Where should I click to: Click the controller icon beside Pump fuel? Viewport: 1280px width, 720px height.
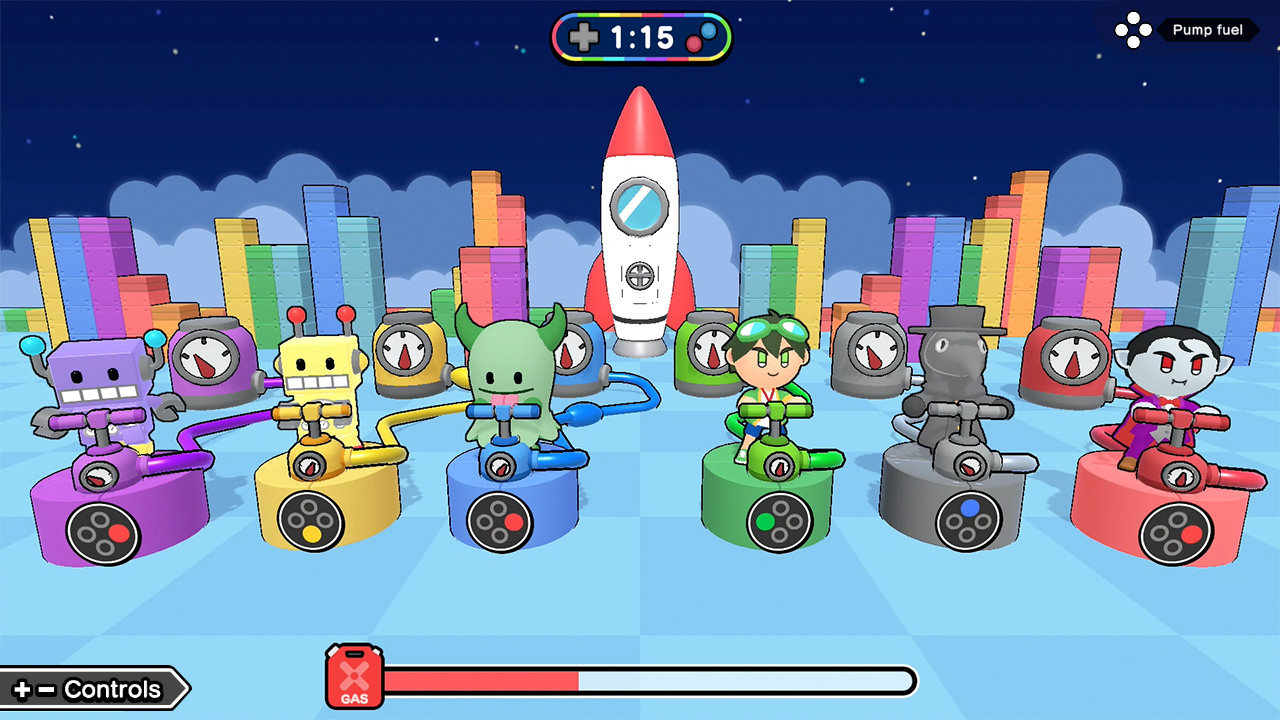[x=1135, y=30]
